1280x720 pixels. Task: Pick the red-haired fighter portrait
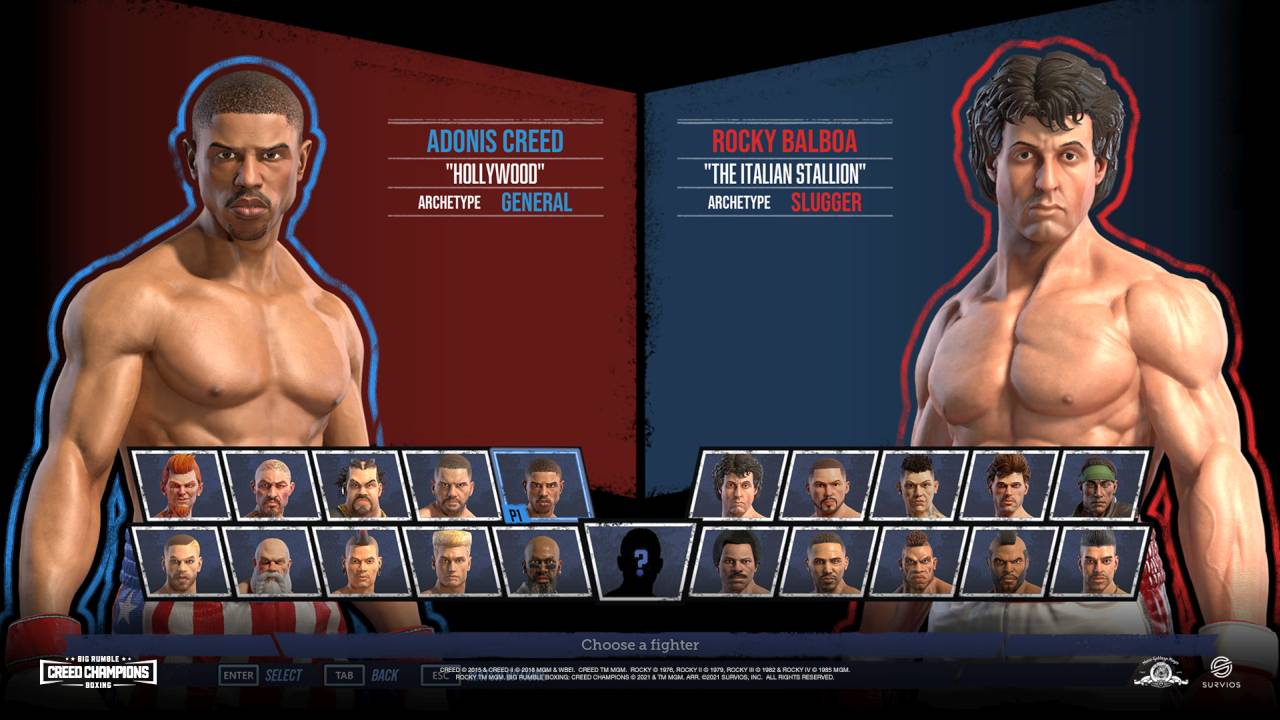coord(179,487)
